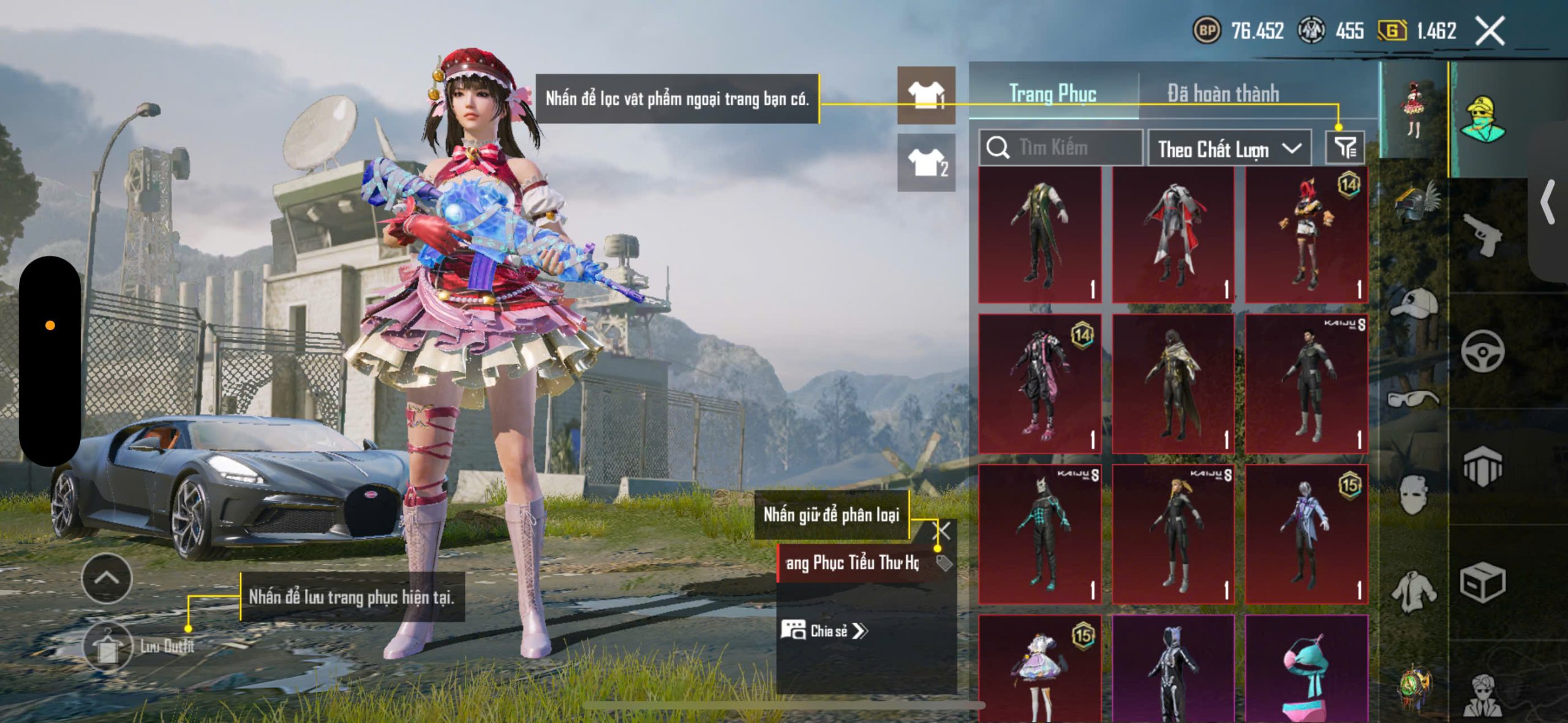
Task: Select the silver and red caped outfit
Action: click(1173, 235)
